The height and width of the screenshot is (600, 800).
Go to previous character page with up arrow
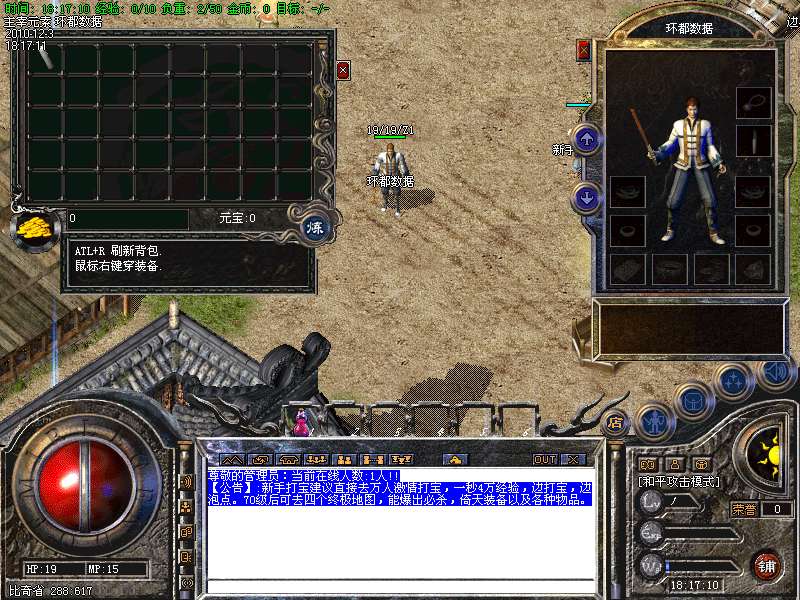pyautogui.click(x=587, y=139)
